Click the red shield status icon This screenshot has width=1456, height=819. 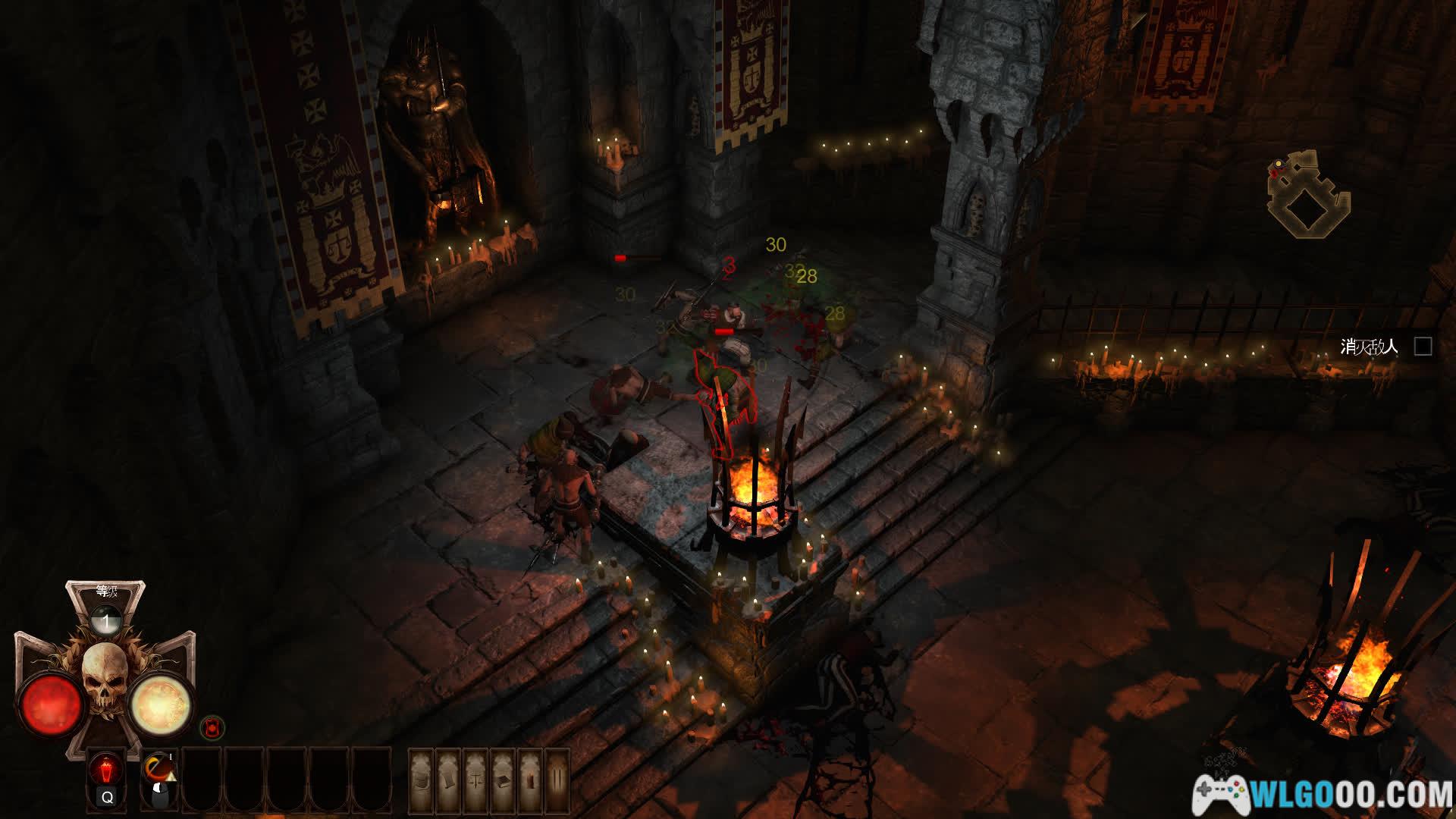pos(212,728)
